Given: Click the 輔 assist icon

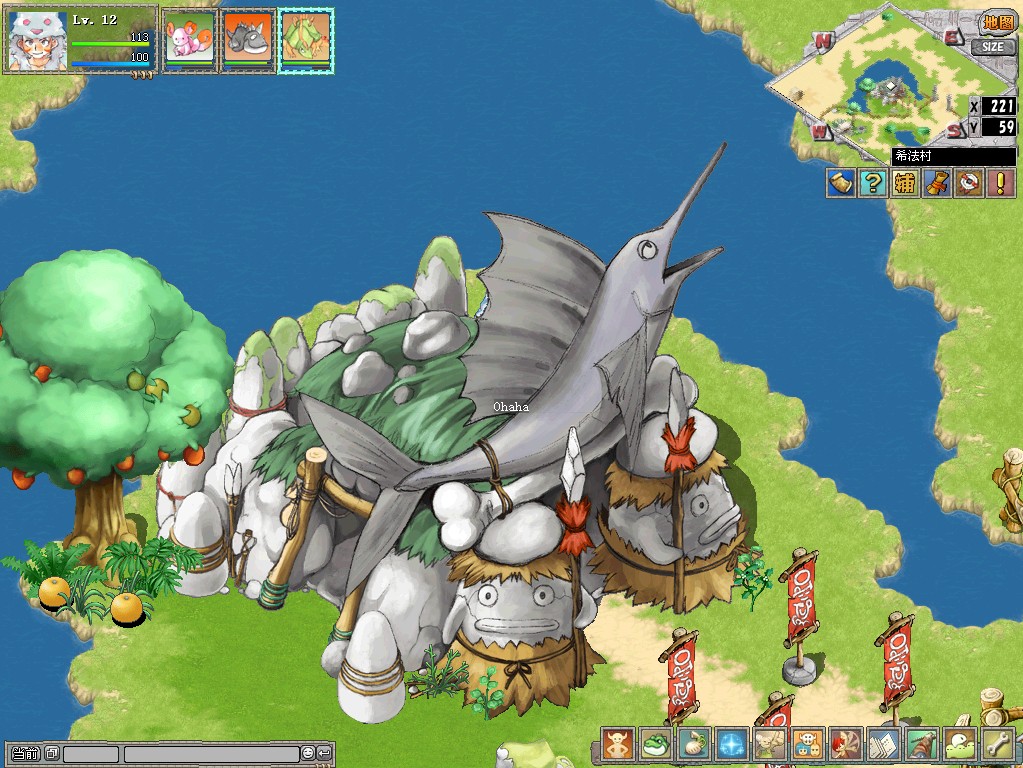Looking at the screenshot, I should [905, 183].
